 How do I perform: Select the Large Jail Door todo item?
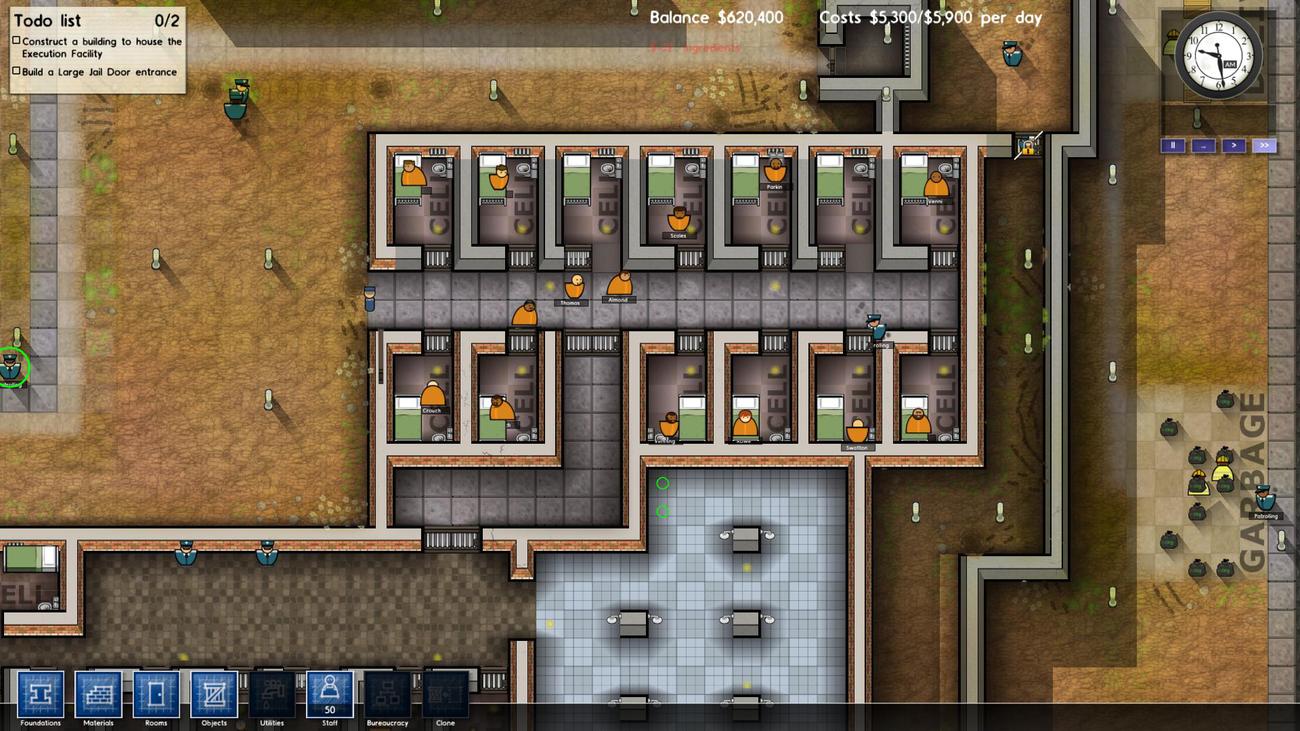tap(99, 72)
